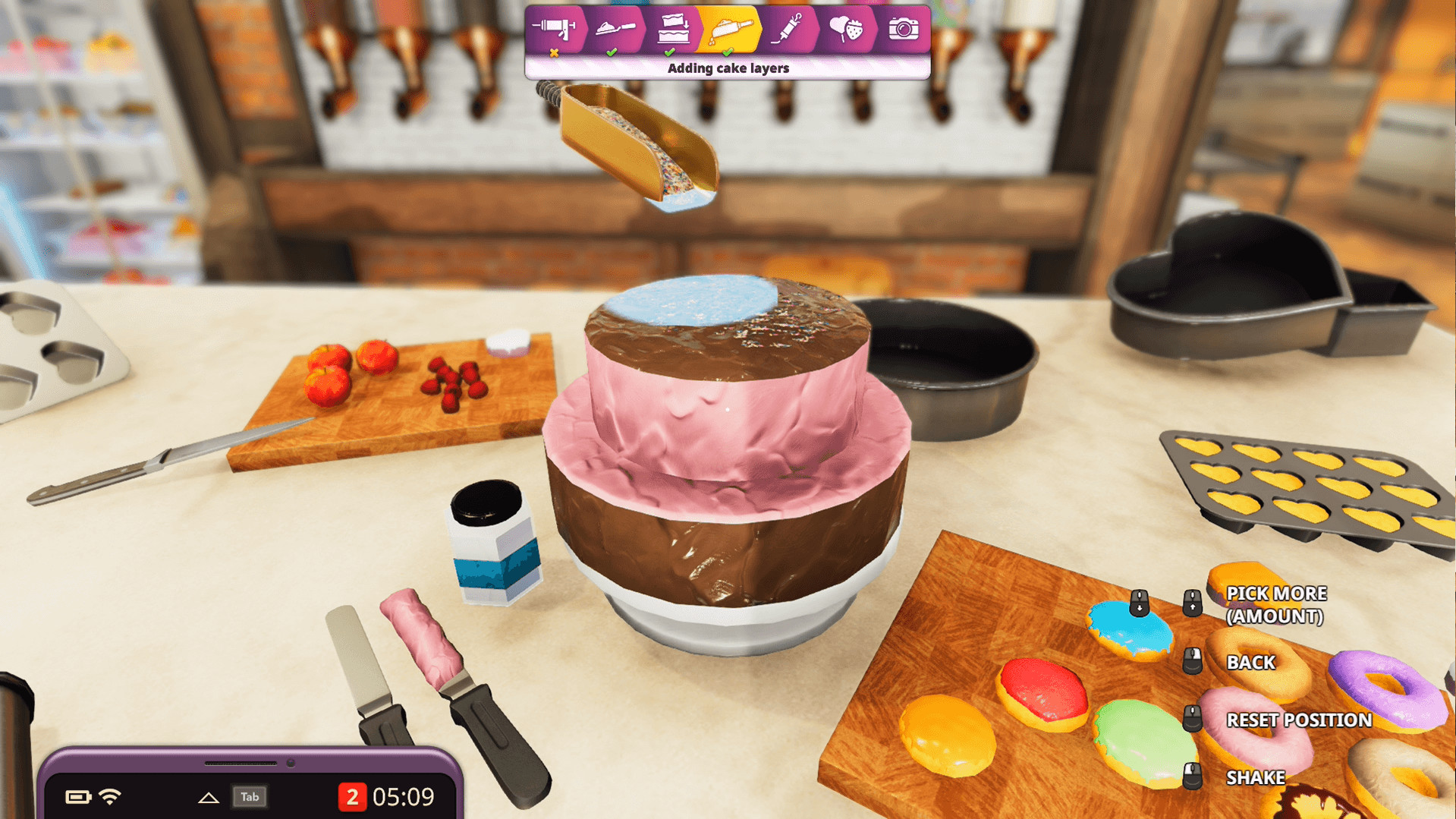The image size is (1456, 819).
Task: Open the cream-spreading spatula step icon
Action: coord(616,29)
